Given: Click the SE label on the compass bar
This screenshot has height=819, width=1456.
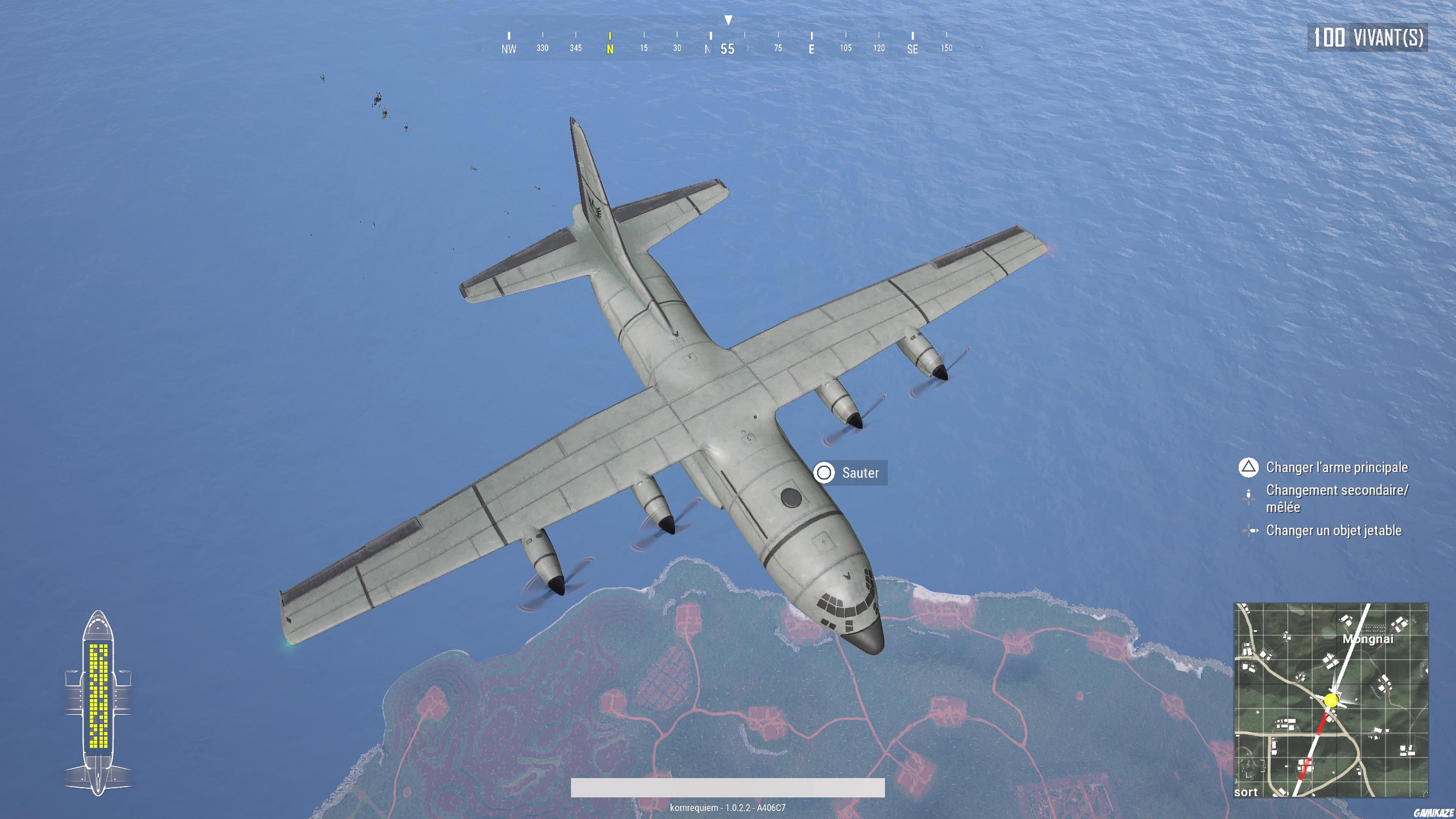Looking at the screenshot, I should point(912,50).
